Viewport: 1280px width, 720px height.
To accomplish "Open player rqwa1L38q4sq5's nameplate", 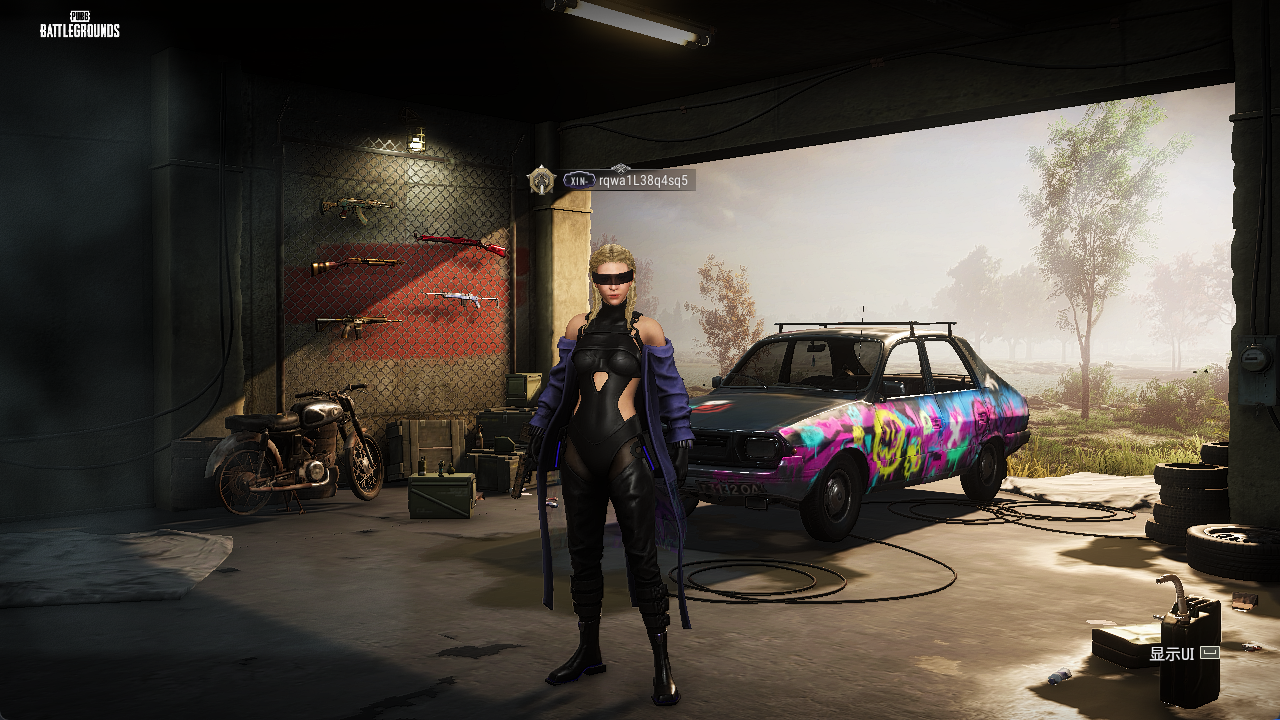I will 642,181.
